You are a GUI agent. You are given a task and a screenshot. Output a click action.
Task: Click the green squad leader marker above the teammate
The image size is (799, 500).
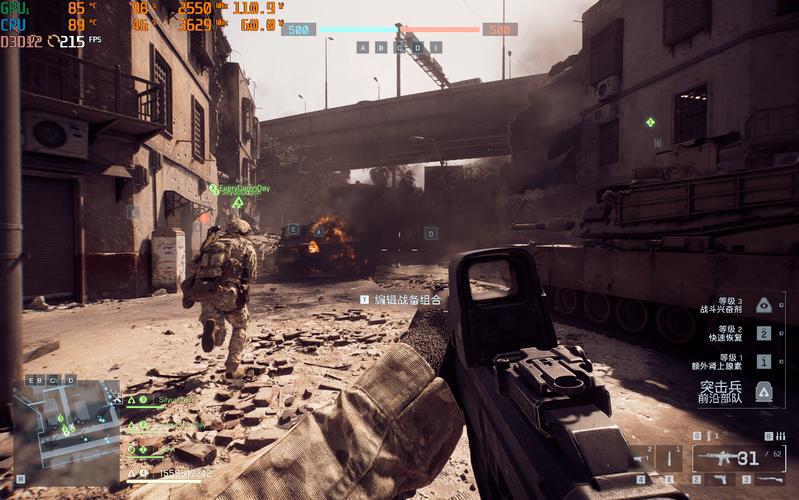pyautogui.click(x=237, y=202)
